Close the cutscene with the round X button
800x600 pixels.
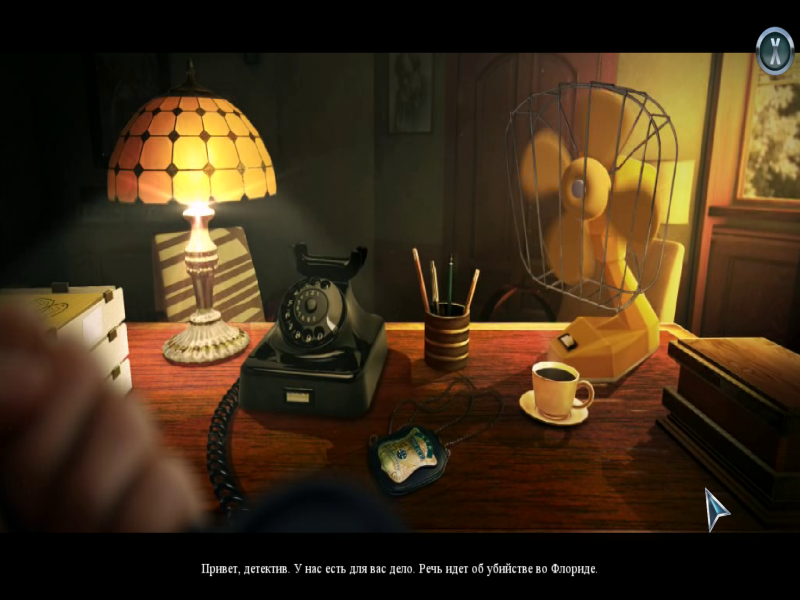tap(774, 49)
